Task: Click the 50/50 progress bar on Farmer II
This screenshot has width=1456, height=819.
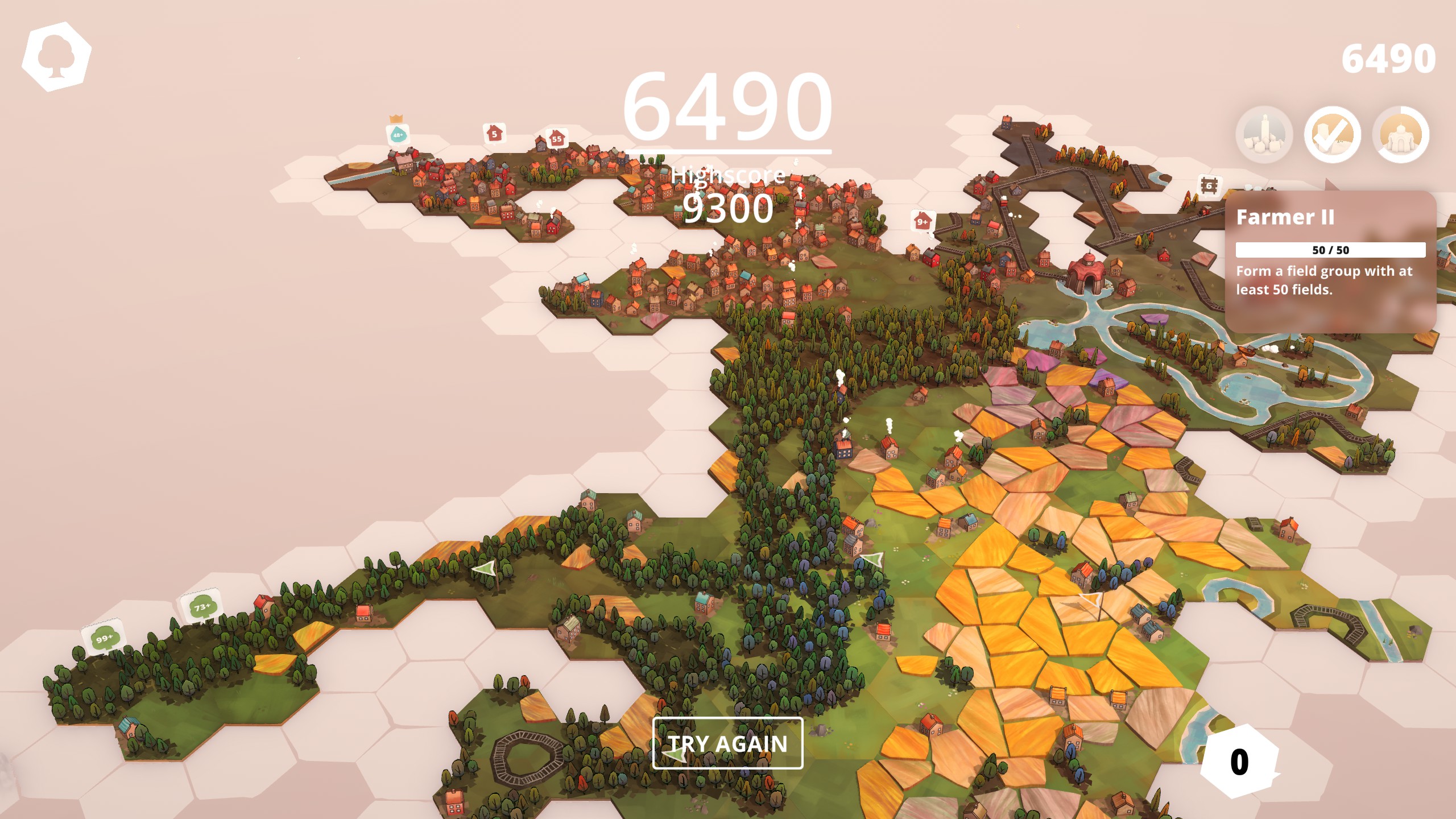Action: pyautogui.click(x=1331, y=249)
